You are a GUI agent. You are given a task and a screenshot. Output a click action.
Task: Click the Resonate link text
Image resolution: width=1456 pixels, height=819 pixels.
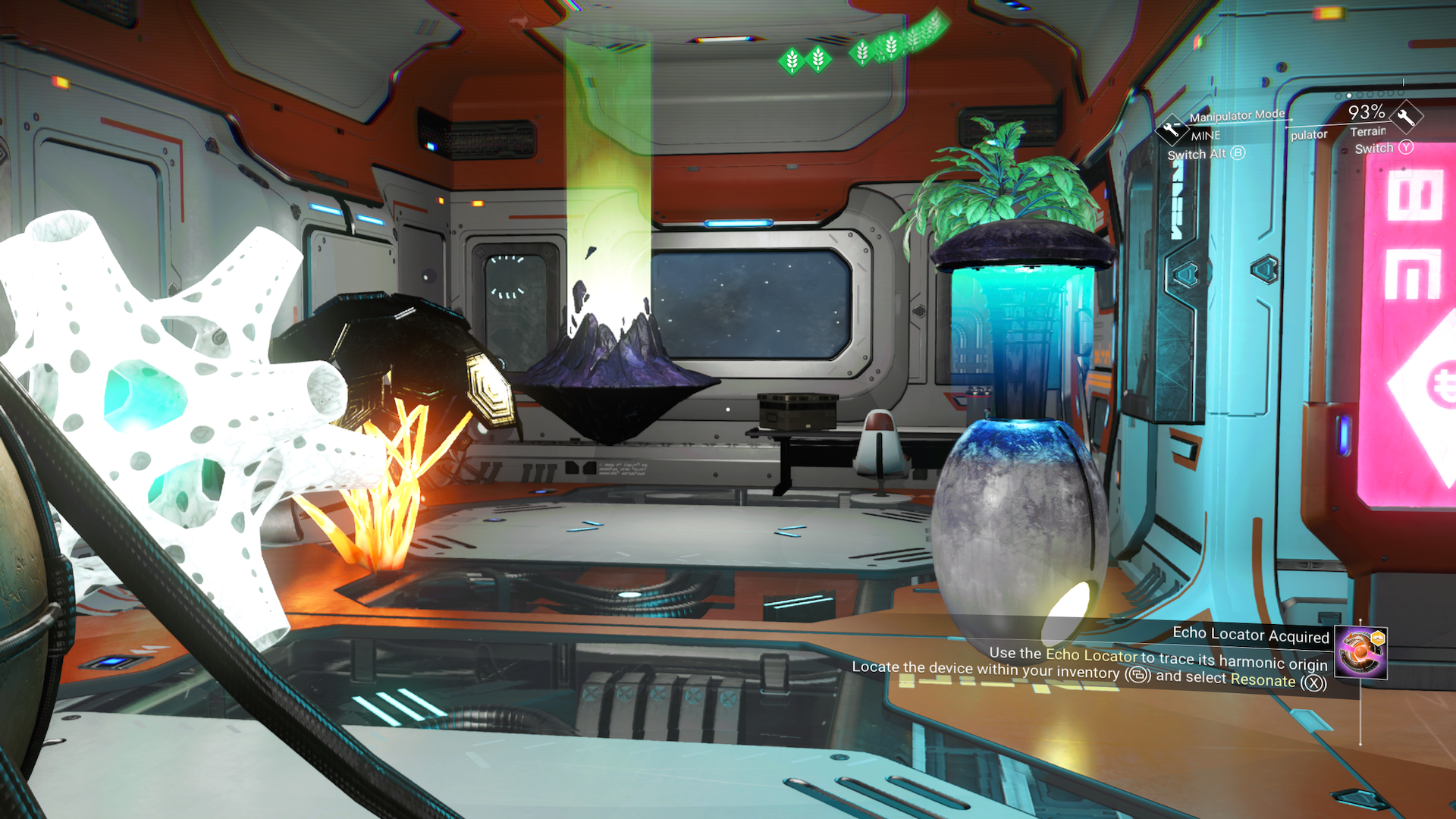[1263, 681]
